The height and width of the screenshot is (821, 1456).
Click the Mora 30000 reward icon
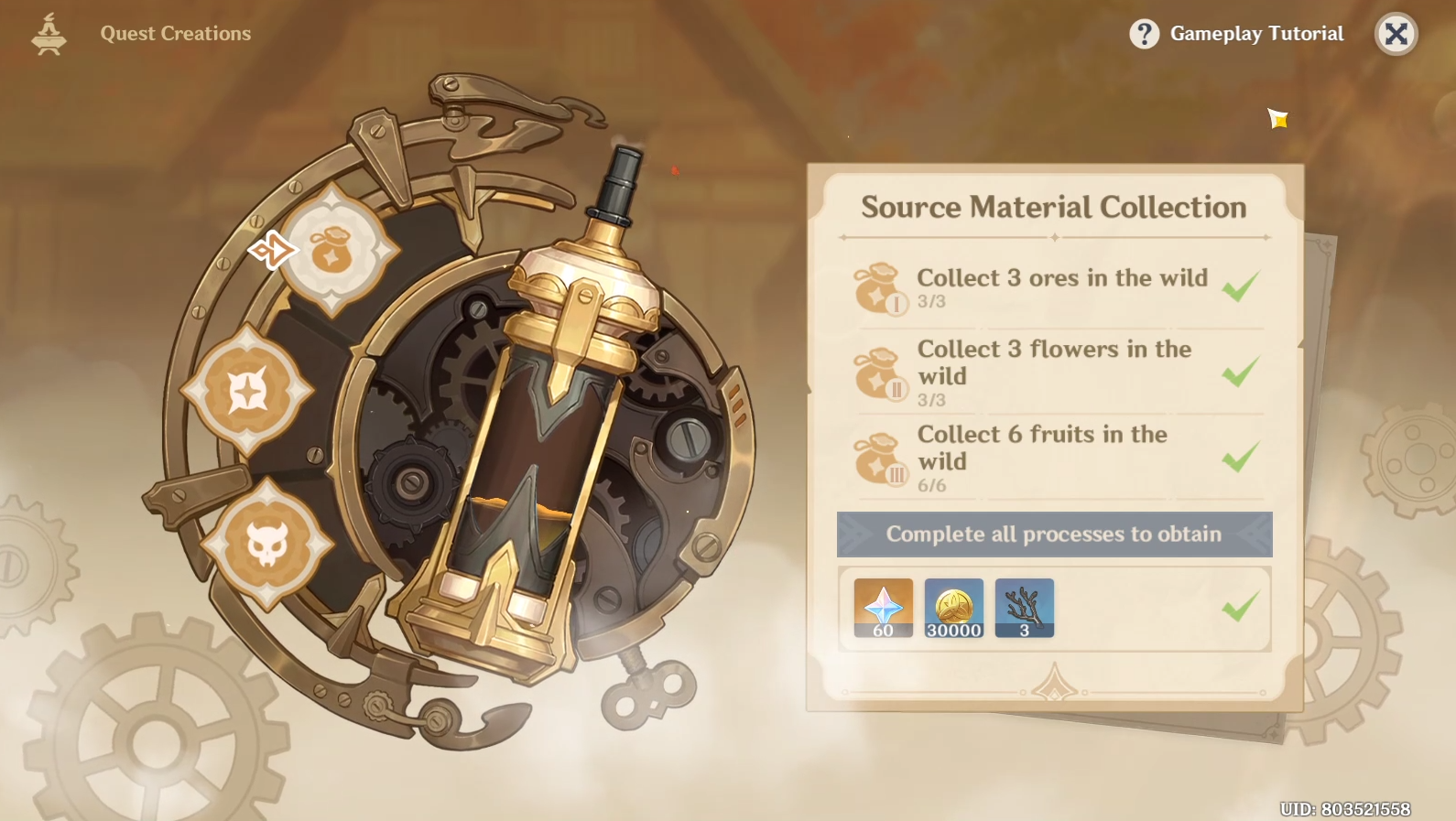(x=952, y=605)
